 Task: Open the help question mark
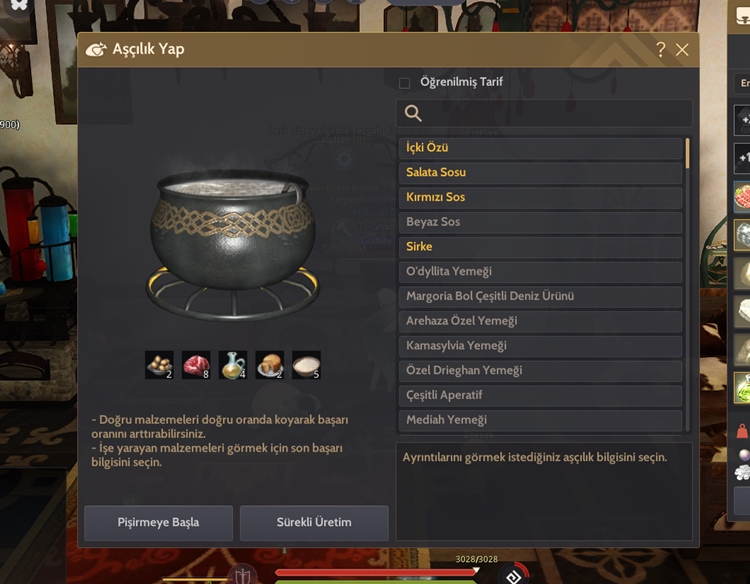click(x=660, y=49)
